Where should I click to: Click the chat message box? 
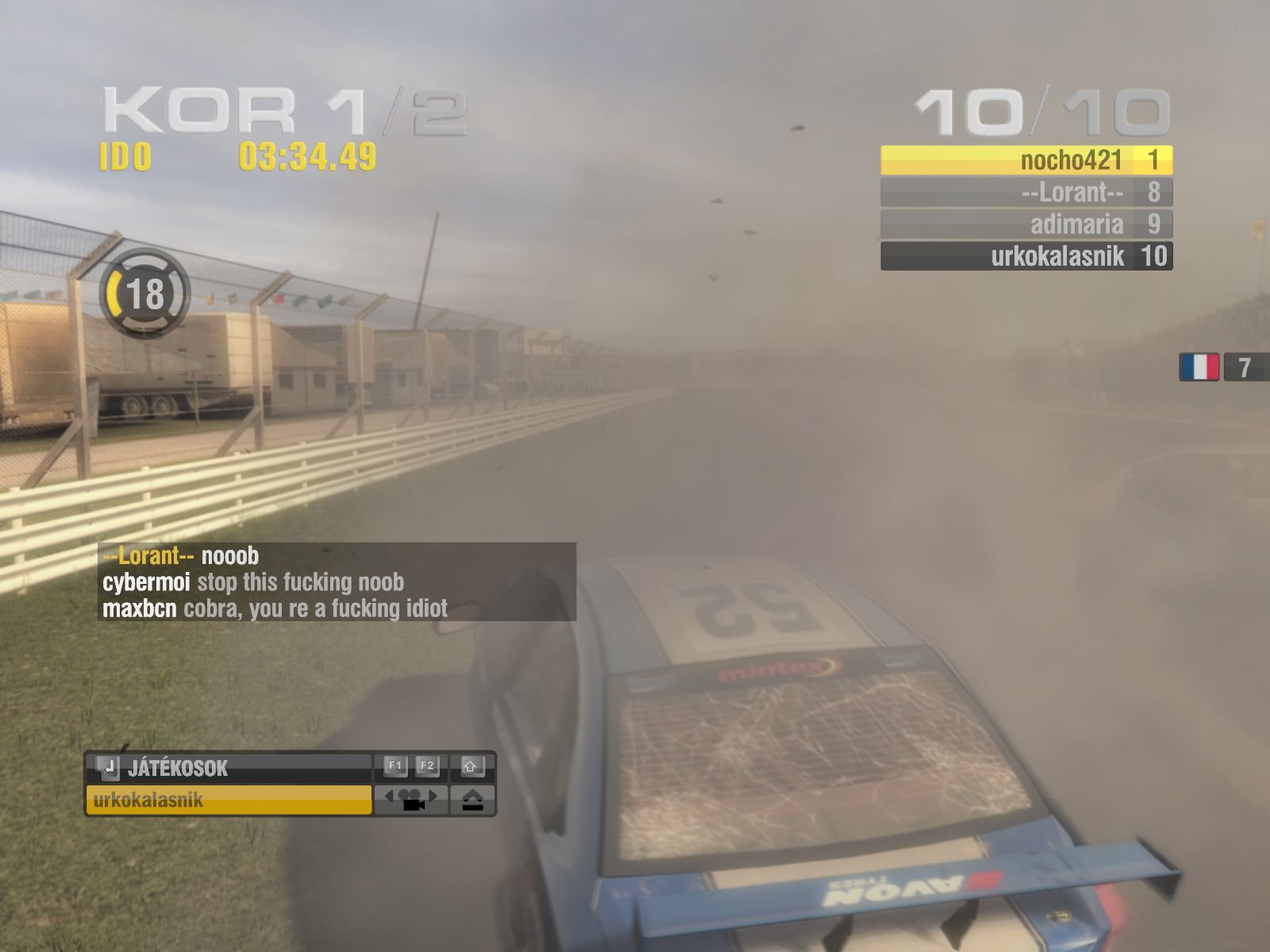pos(337,582)
